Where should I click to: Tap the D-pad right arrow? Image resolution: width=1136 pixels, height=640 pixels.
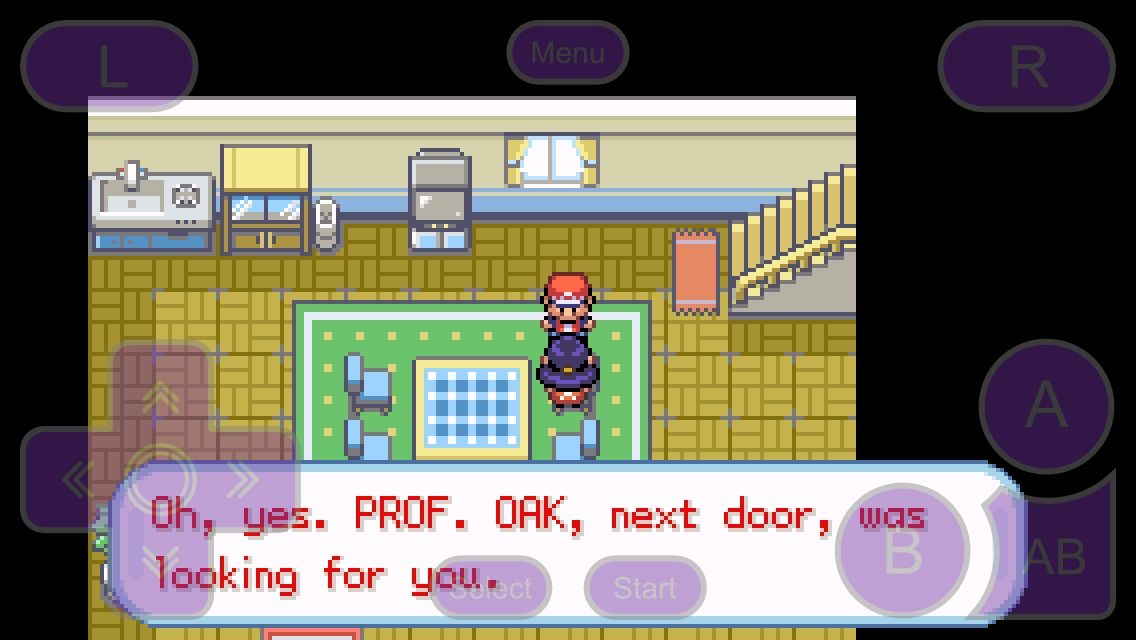click(x=245, y=480)
